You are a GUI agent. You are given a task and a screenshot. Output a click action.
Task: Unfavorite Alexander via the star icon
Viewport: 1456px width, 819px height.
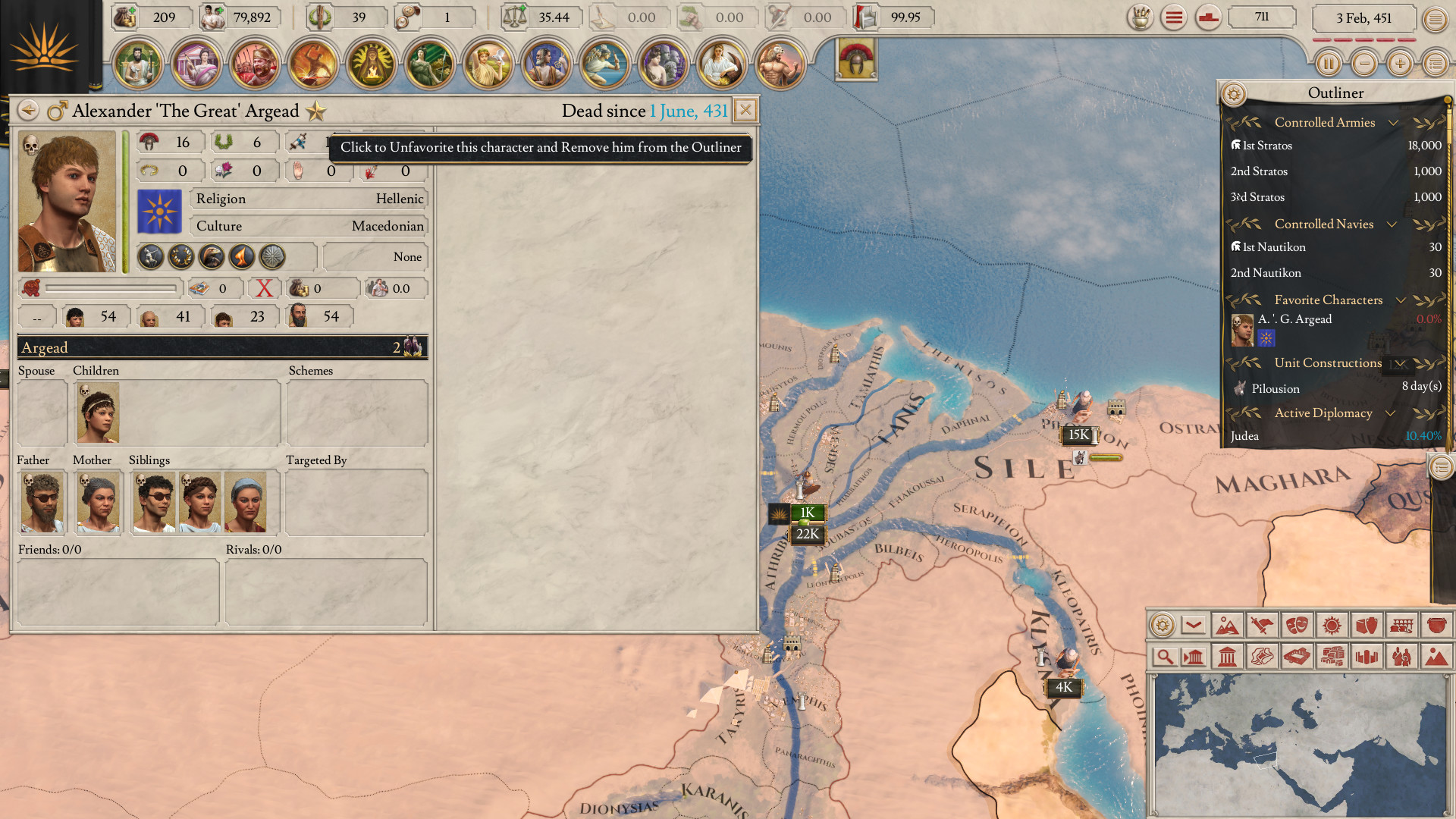[x=316, y=111]
